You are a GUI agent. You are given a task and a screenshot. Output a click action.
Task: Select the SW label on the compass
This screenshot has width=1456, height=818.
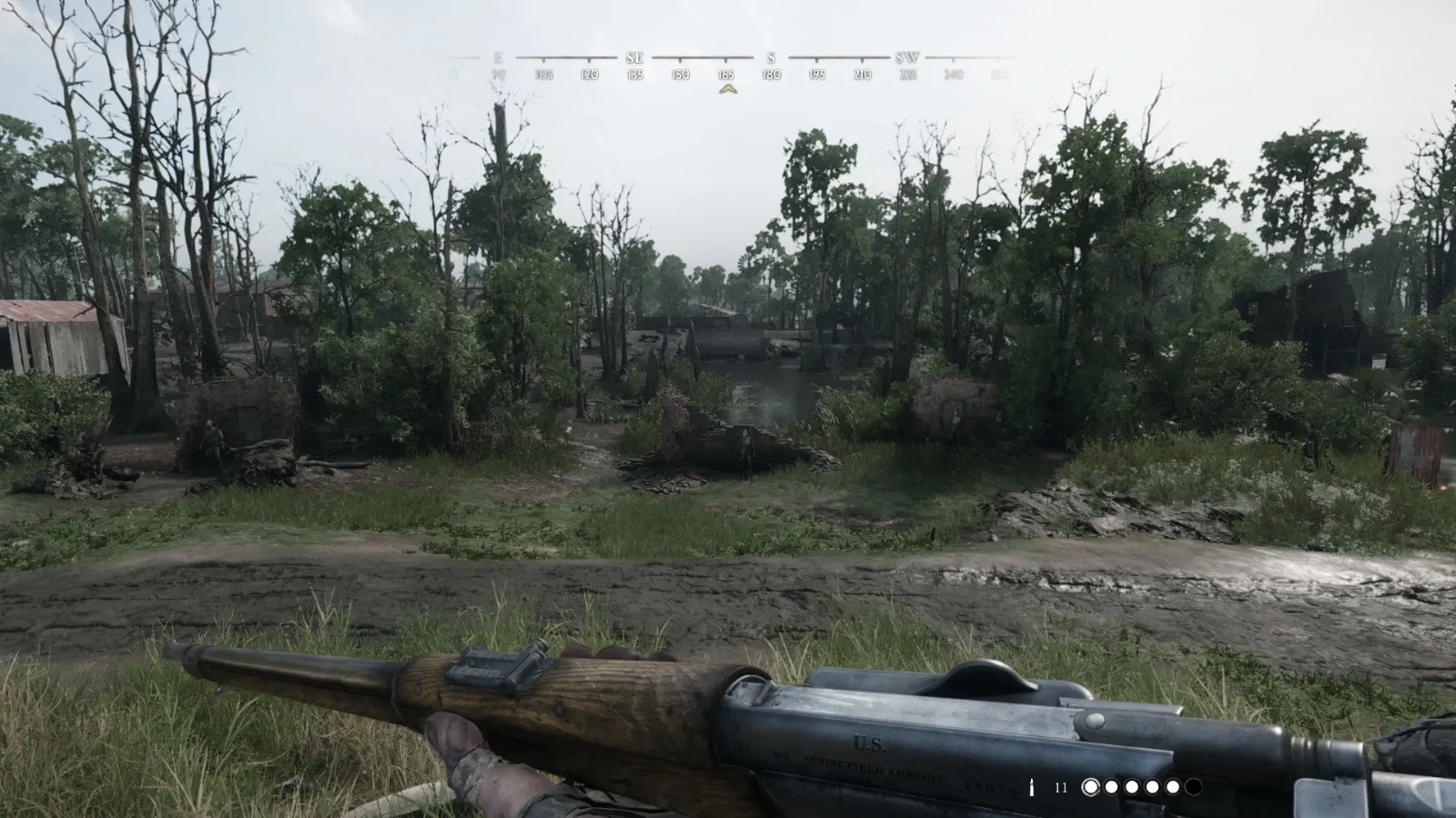coord(909,58)
